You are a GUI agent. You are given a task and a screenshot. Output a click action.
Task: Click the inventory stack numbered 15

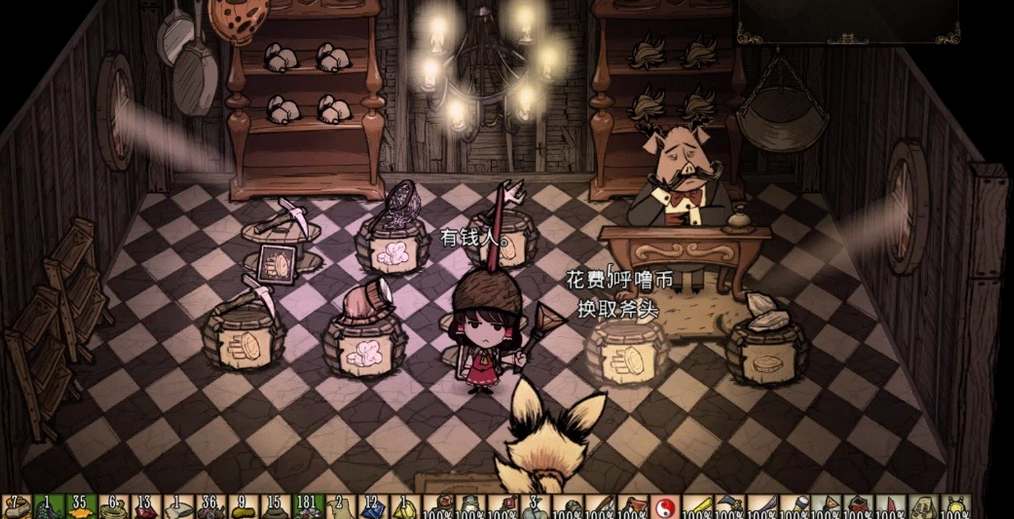pos(273,508)
